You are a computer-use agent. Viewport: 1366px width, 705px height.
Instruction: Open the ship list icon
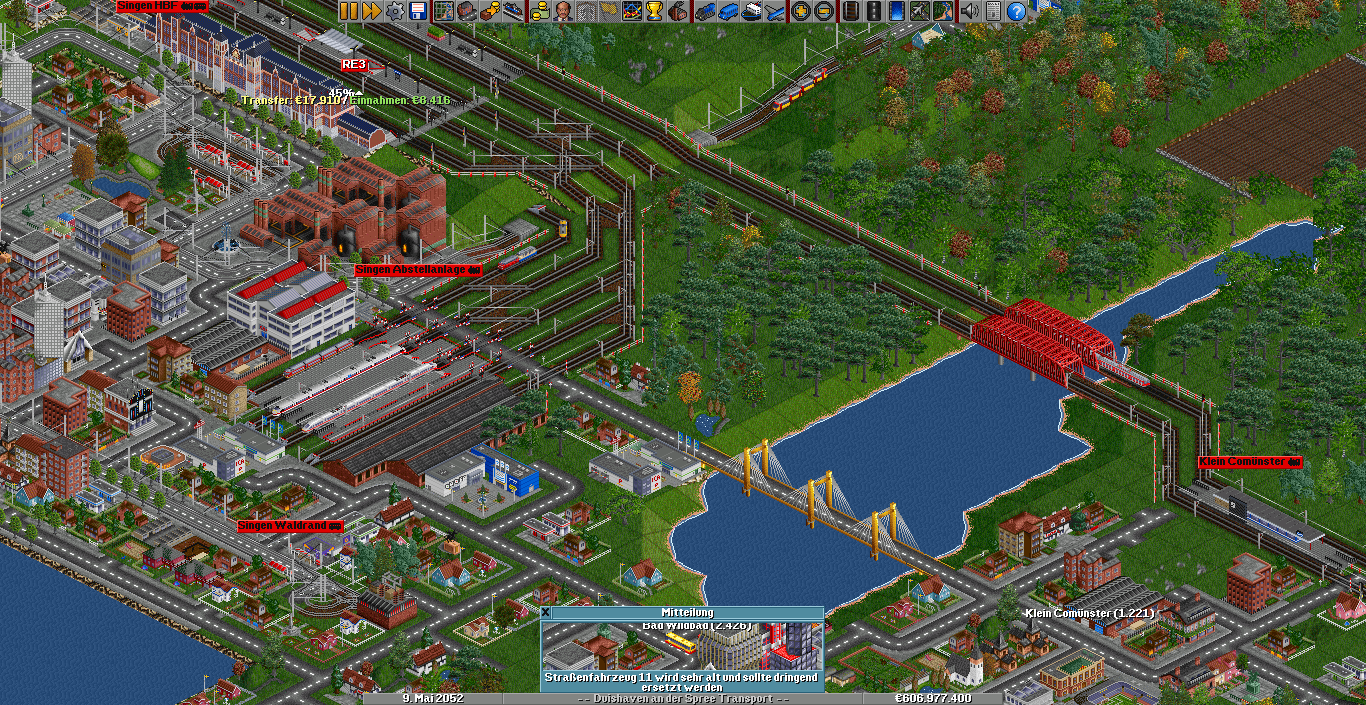752,11
